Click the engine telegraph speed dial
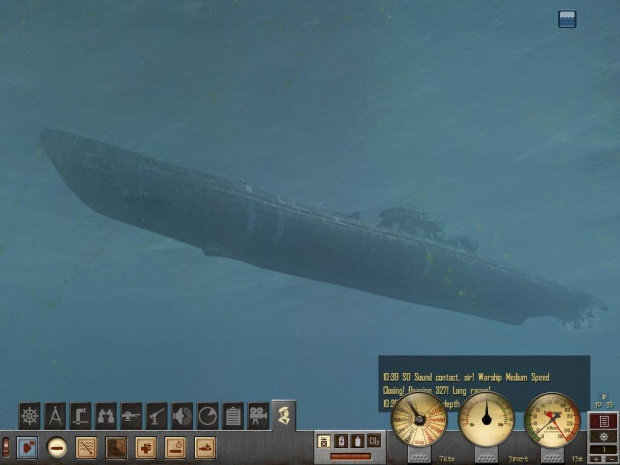Viewport: 620px width, 465px height. pos(419,419)
